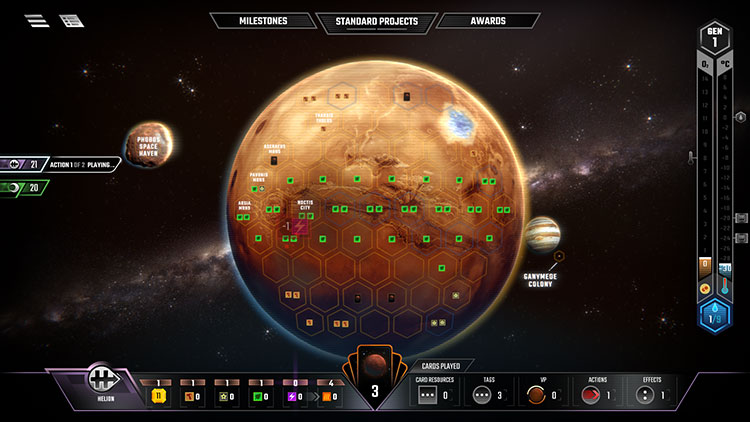Click the blue ocean counter hexagon
Screen dimensions: 750x422
pyautogui.click(x=714, y=317)
